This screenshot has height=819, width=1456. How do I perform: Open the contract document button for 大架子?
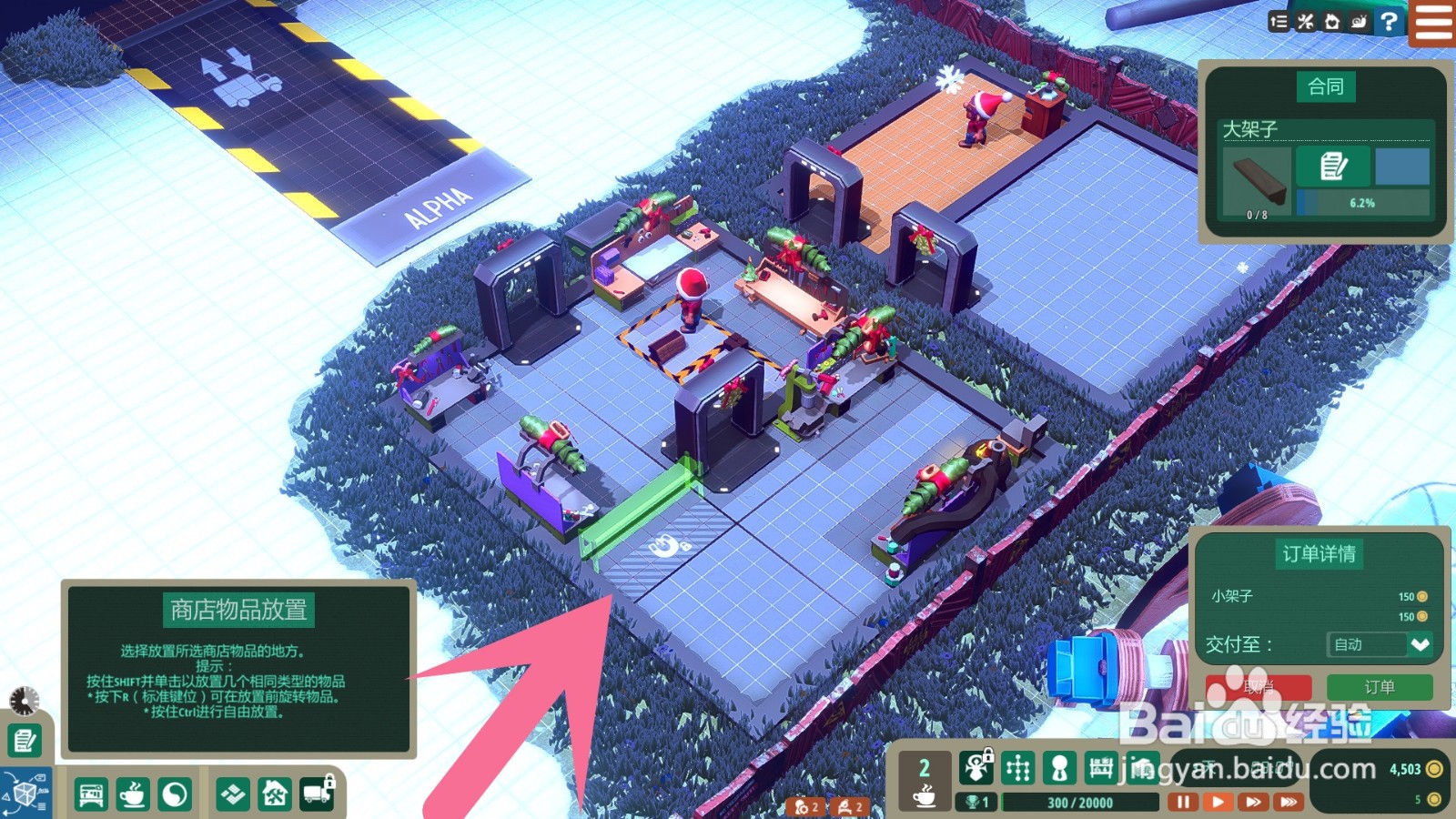point(1333,167)
